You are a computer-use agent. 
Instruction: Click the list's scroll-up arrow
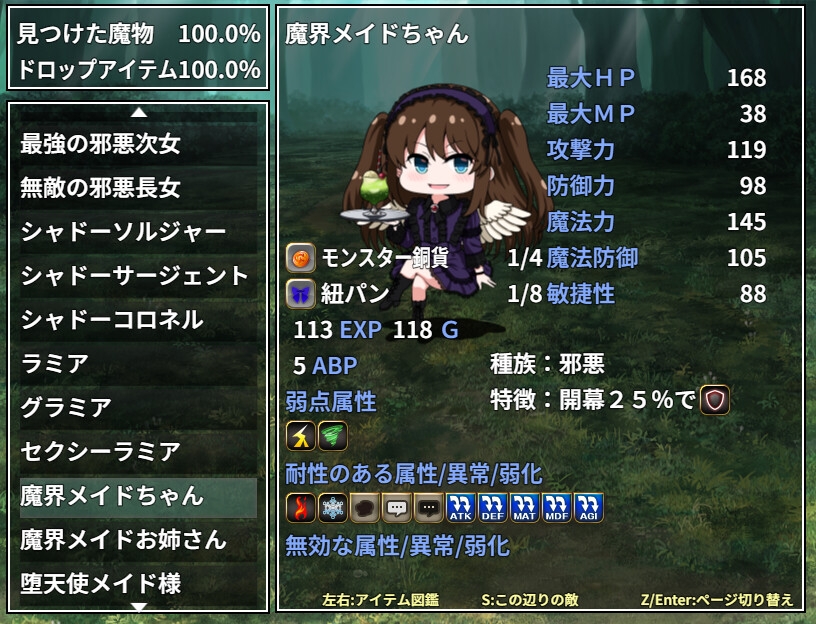point(139,111)
